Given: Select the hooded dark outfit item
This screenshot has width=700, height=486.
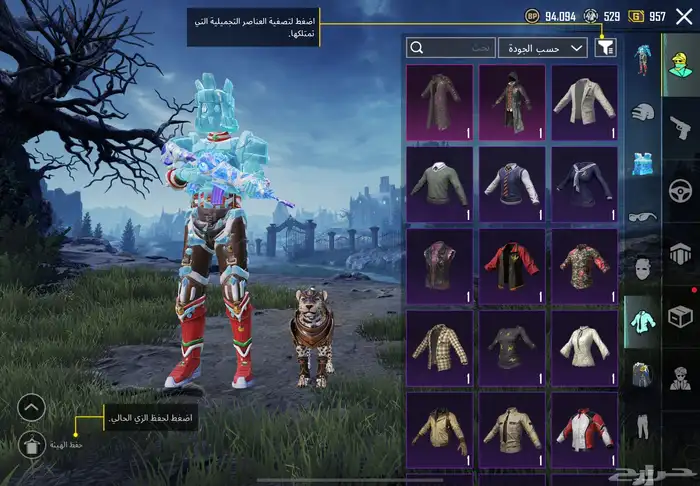Looking at the screenshot, I should pyautogui.click(x=512, y=101).
